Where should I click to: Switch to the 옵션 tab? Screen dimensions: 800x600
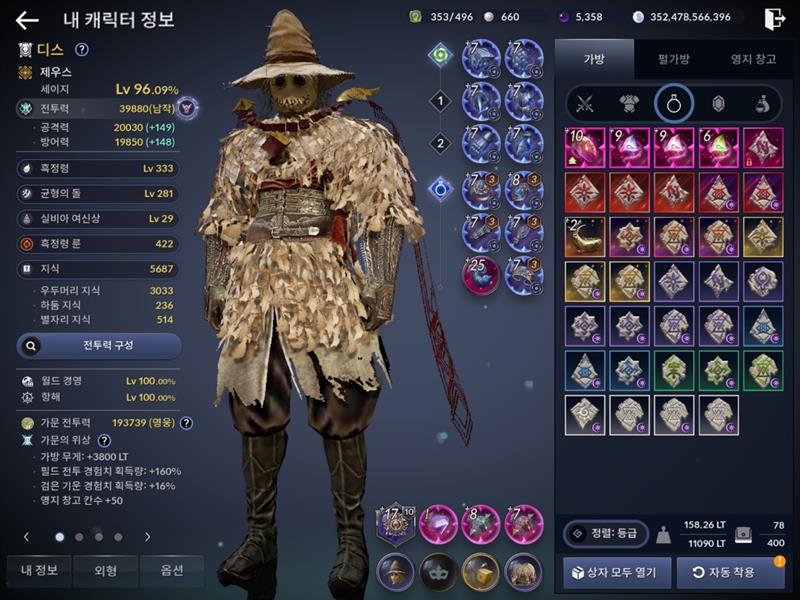tap(172, 570)
